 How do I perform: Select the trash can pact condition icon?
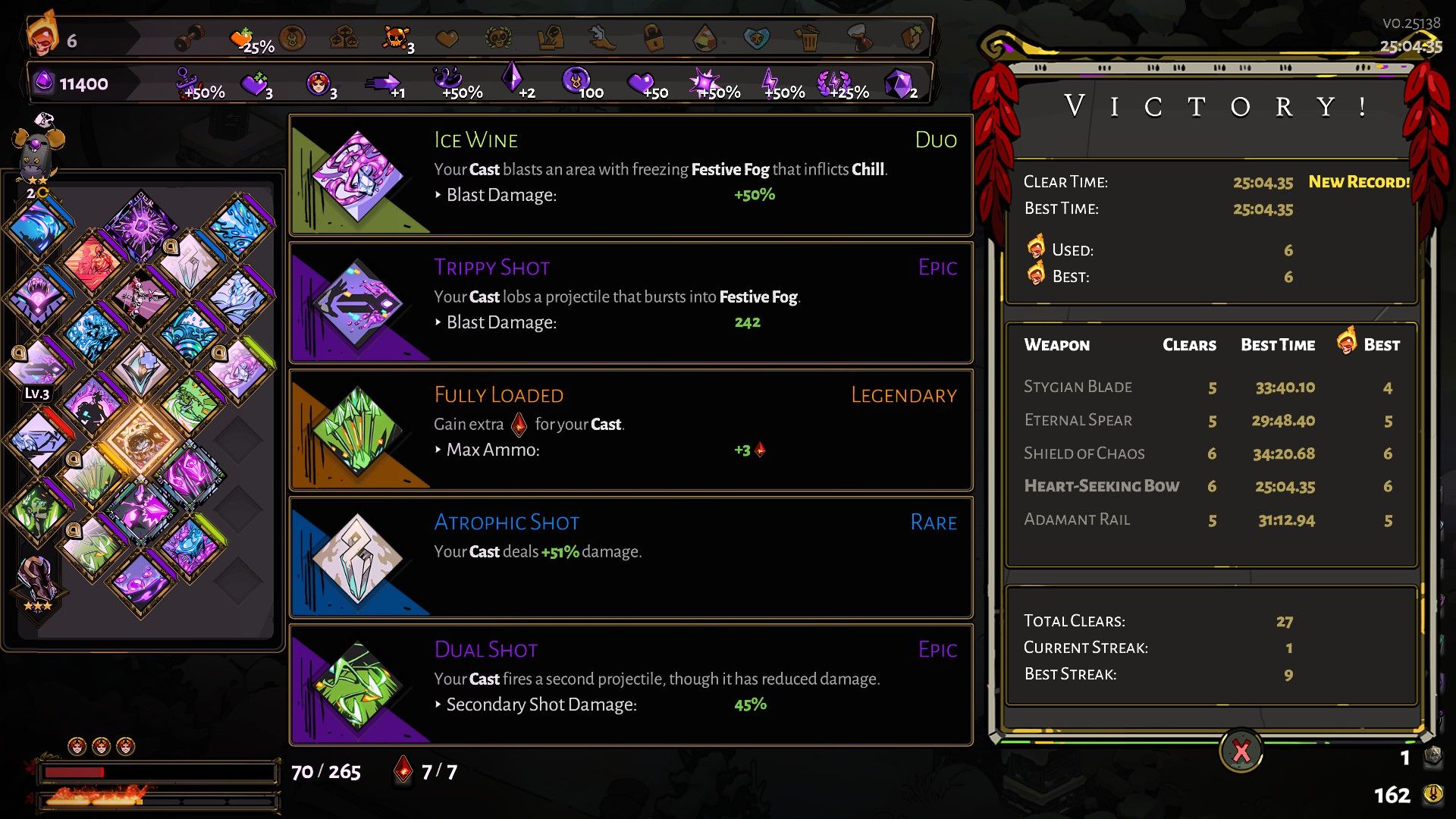[806, 36]
